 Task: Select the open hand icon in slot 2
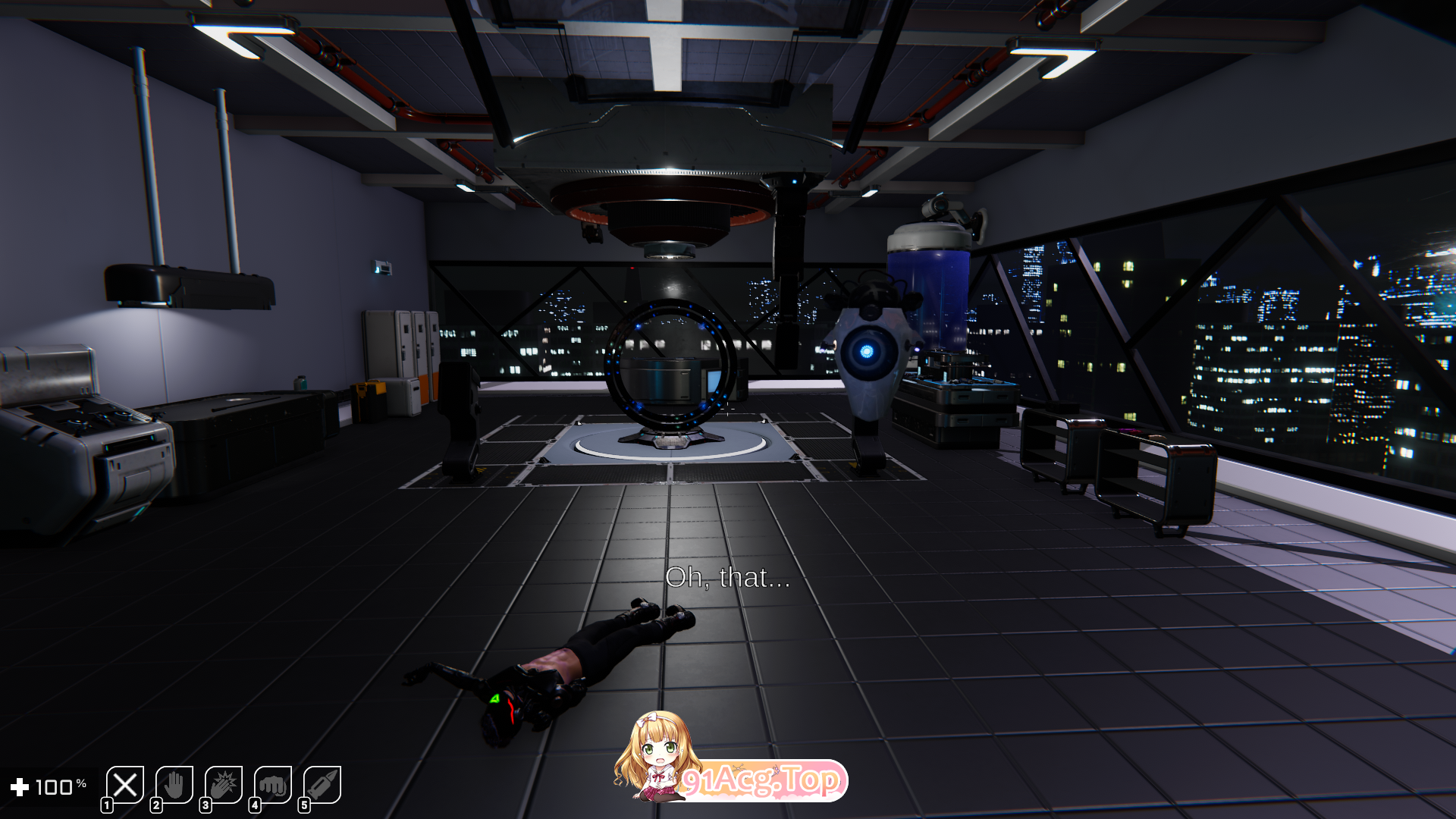click(x=175, y=783)
